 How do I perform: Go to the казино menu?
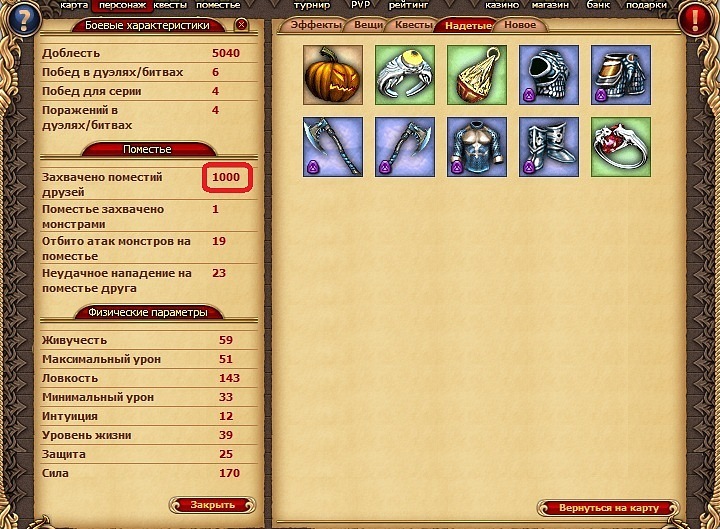click(x=502, y=5)
